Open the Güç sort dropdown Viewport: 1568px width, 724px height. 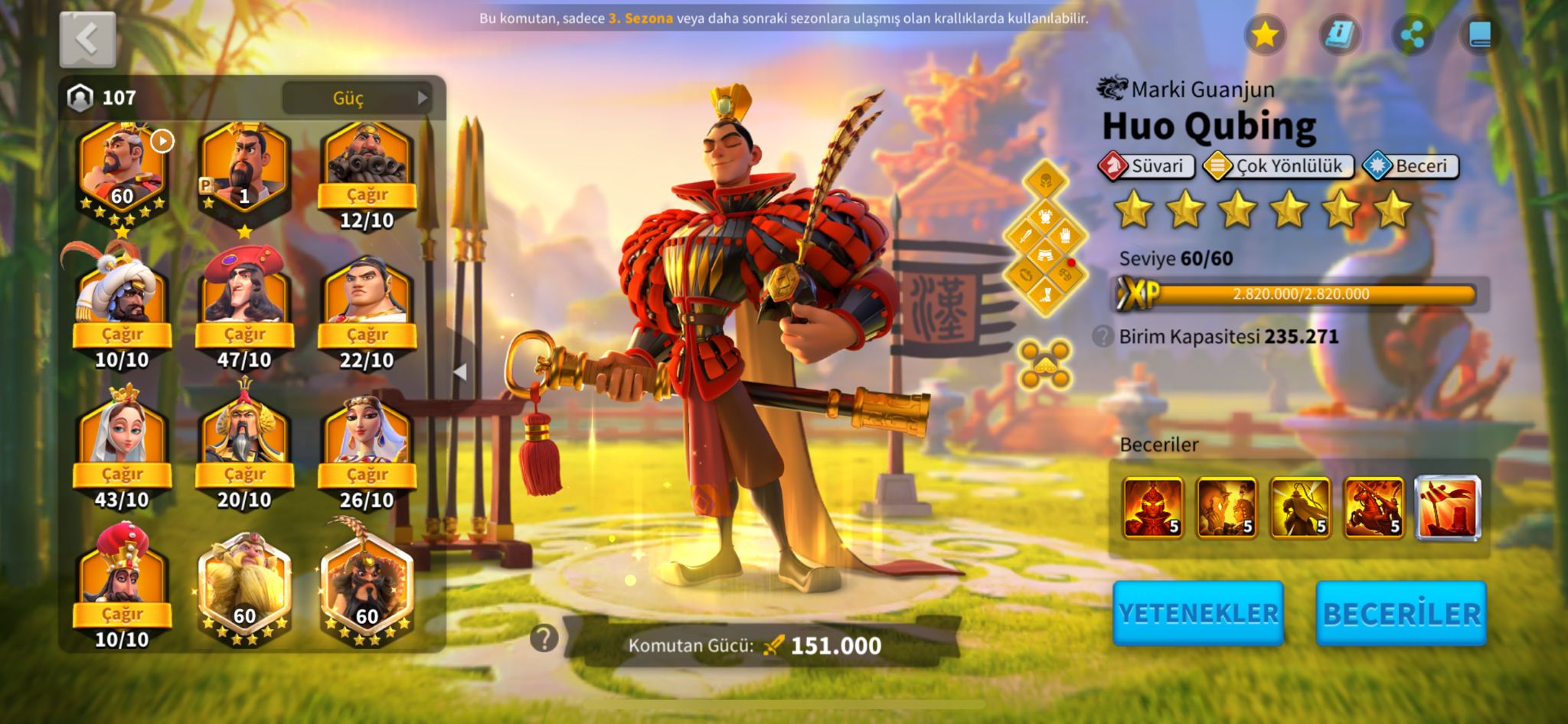pyautogui.click(x=358, y=98)
